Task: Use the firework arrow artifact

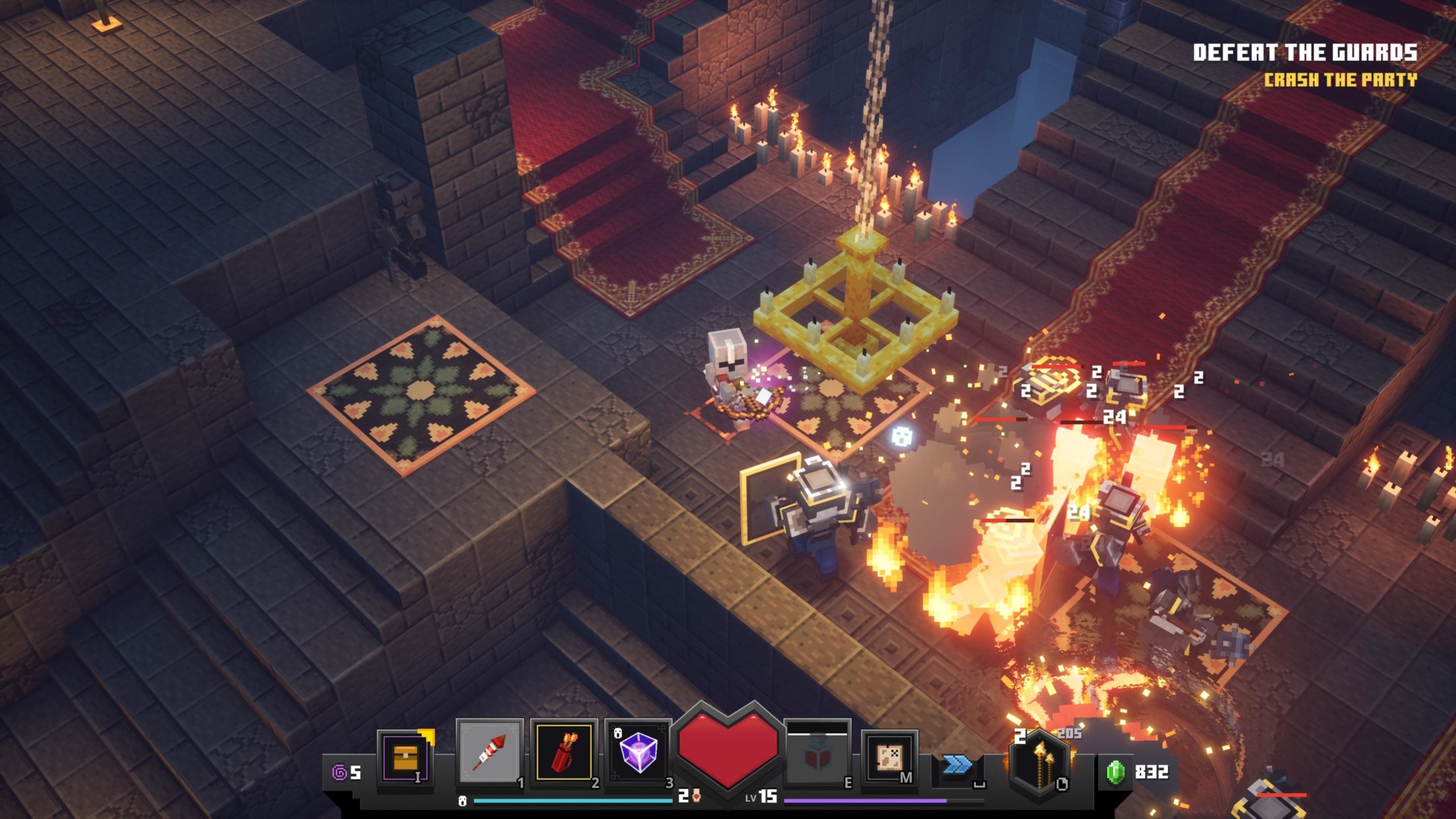Action: [489, 752]
